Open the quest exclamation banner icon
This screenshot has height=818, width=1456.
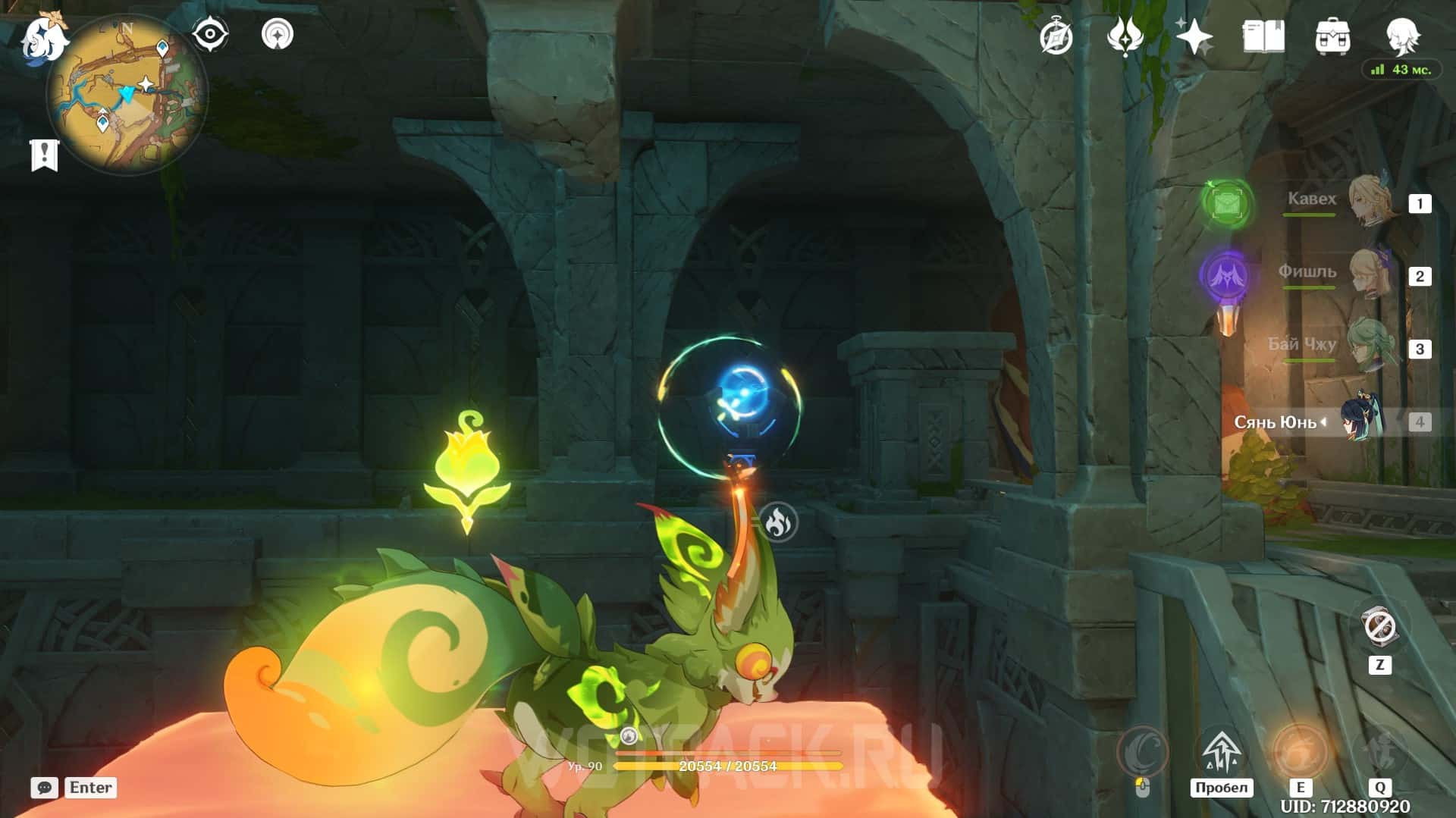44,155
